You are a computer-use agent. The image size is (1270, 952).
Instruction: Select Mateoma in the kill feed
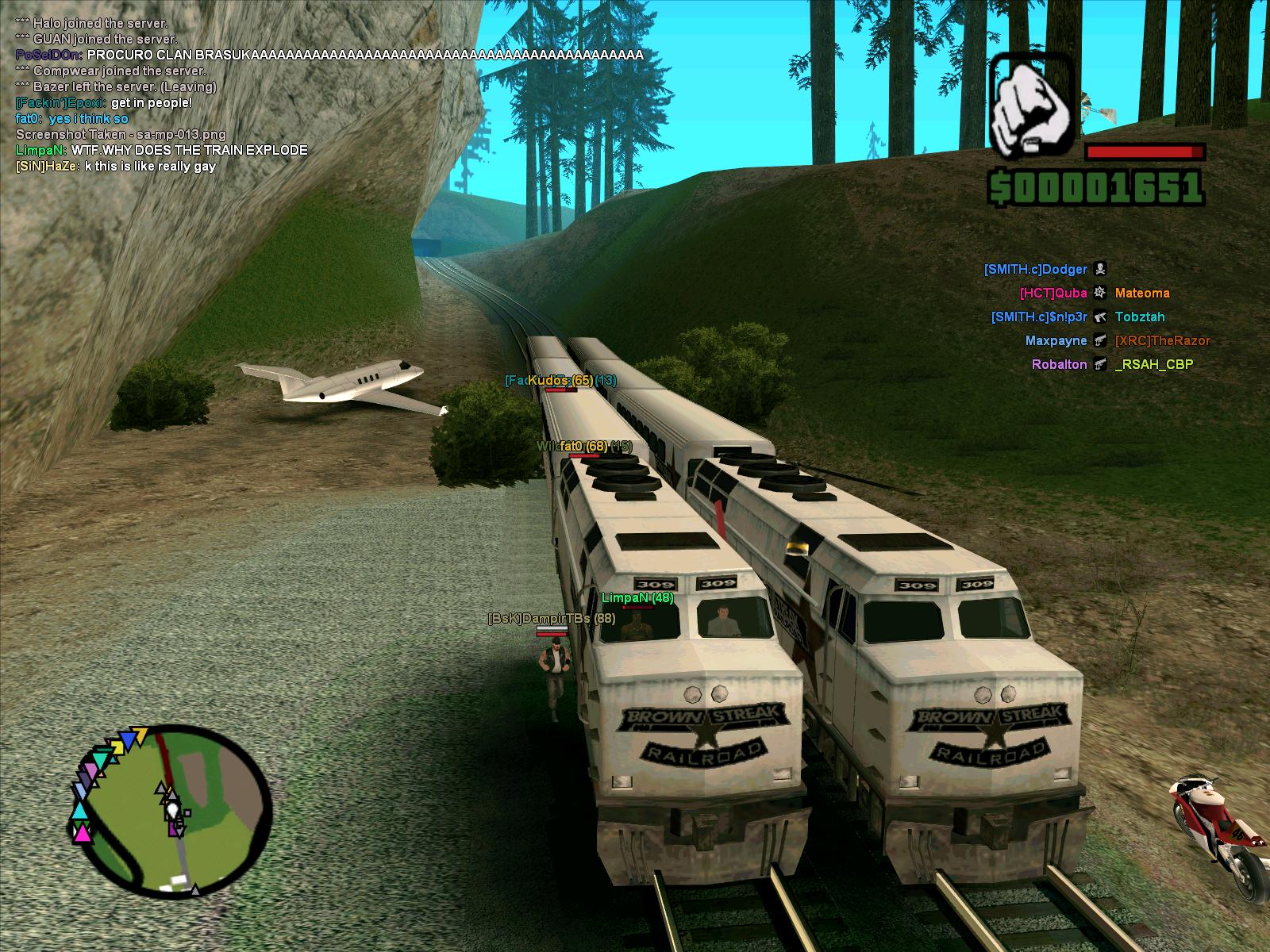click(x=1141, y=294)
